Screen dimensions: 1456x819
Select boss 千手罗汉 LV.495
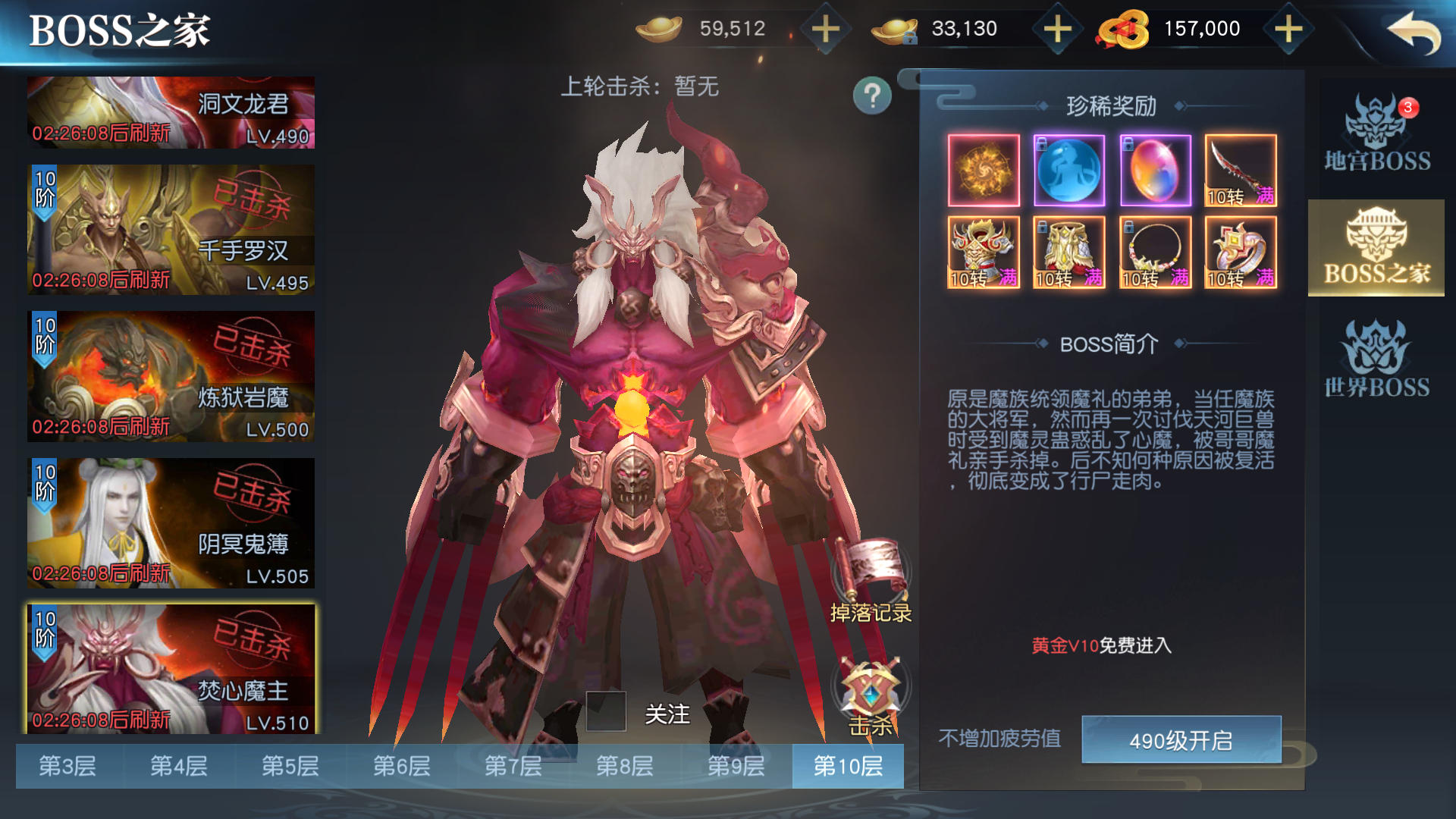171,230
